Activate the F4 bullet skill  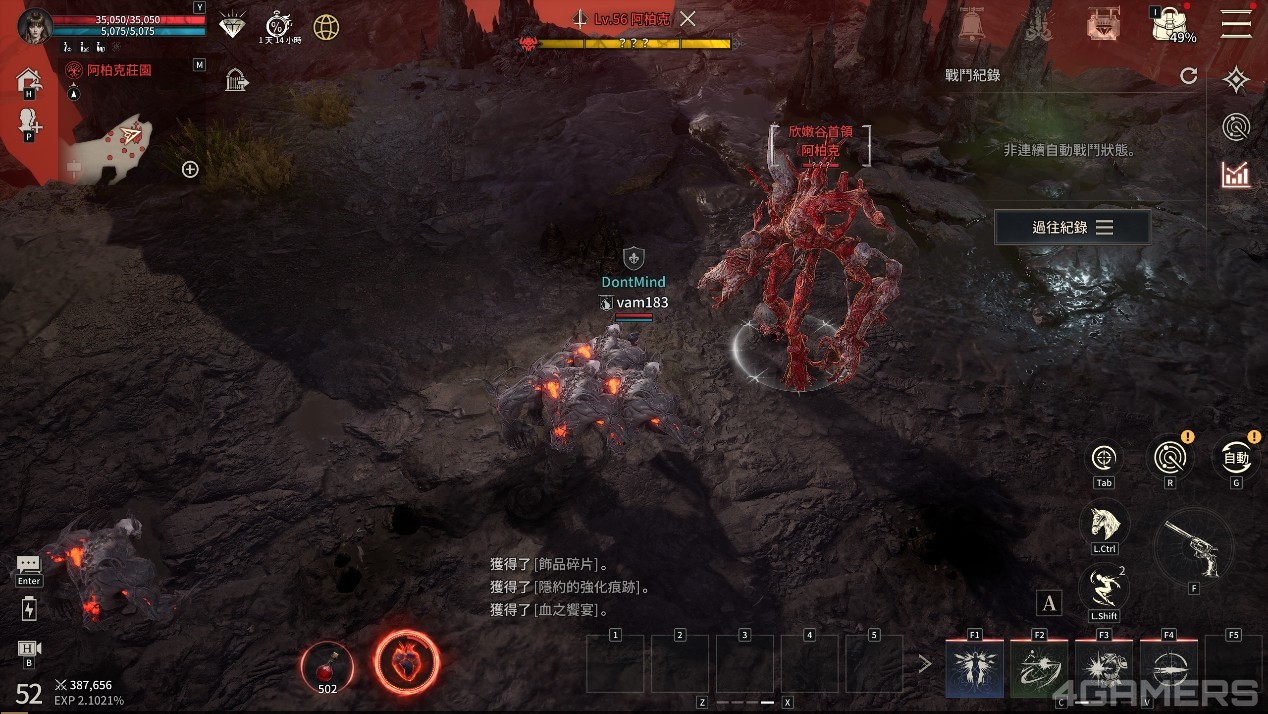click(x=1169, y=667)
